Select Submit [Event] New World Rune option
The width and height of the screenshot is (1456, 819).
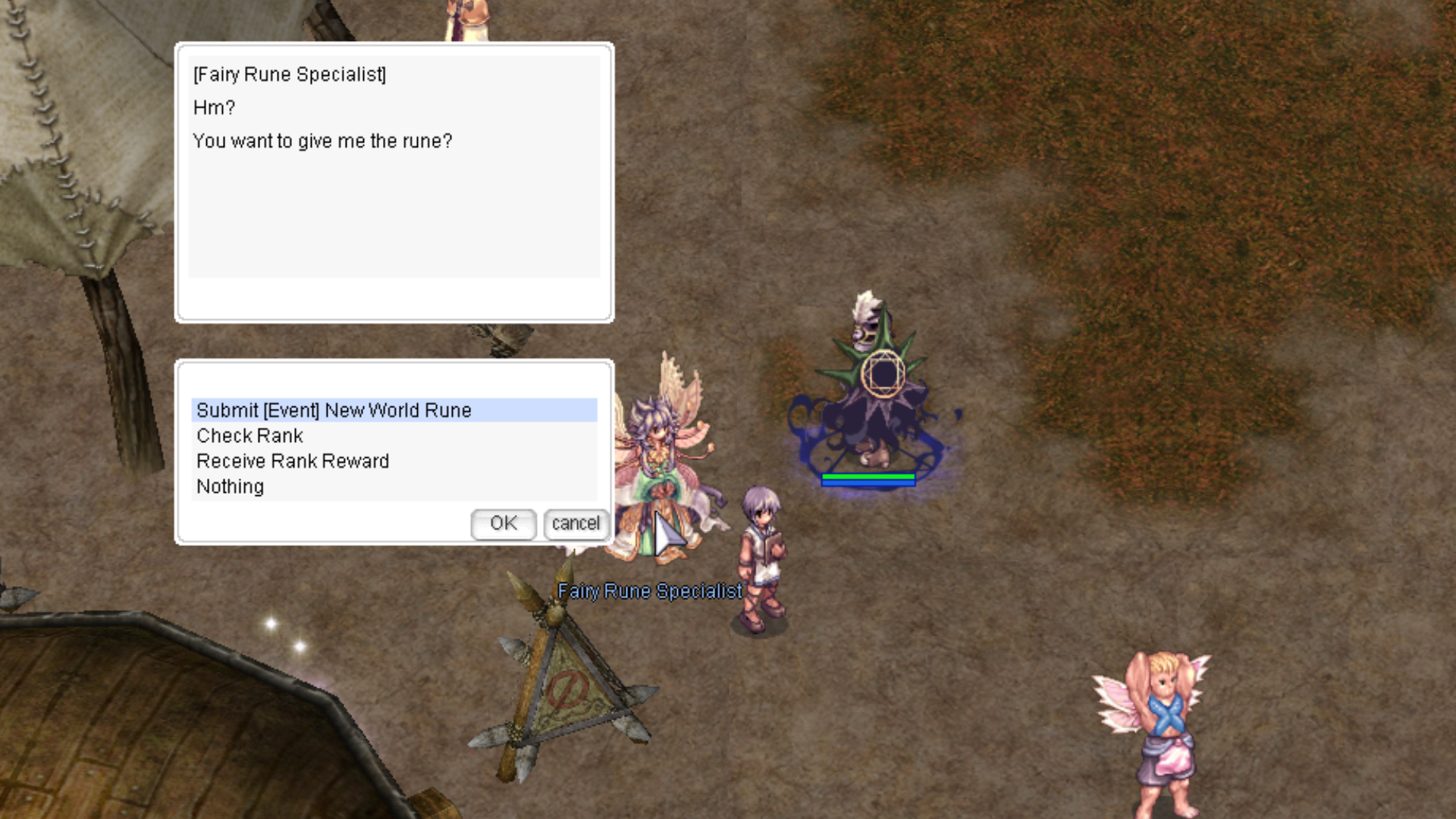coord(334,410)
